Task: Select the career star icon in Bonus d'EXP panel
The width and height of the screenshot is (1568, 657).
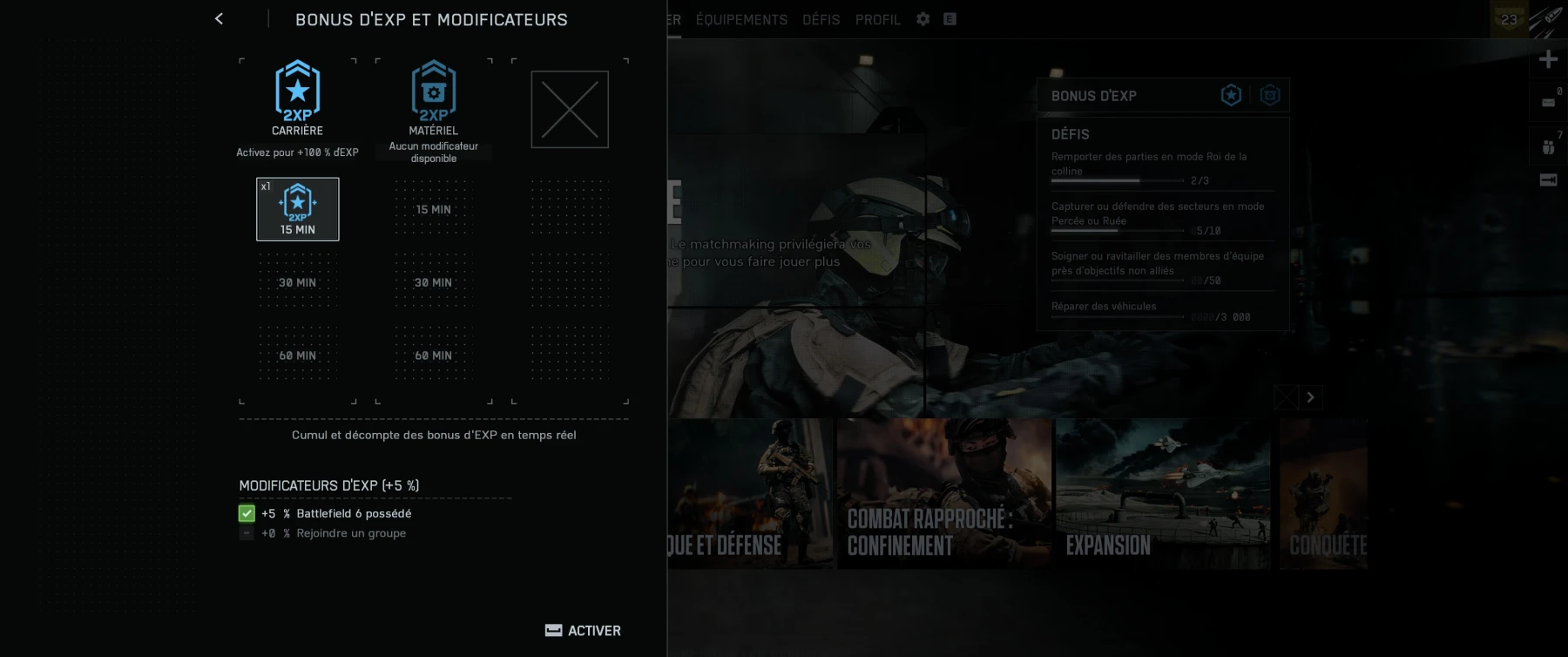Action: pos(1230,95)
